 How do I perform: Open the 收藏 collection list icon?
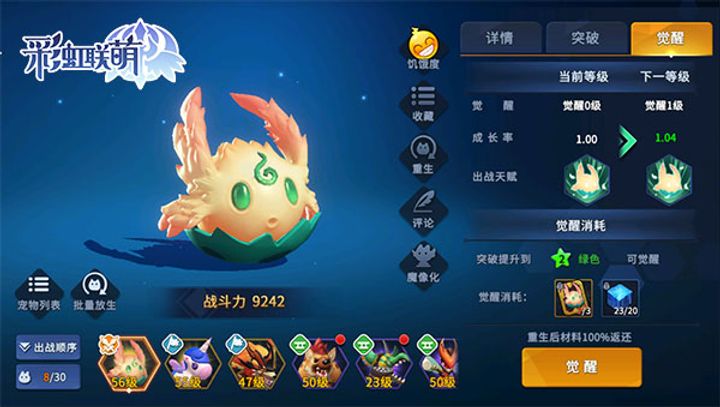(422, 101)
